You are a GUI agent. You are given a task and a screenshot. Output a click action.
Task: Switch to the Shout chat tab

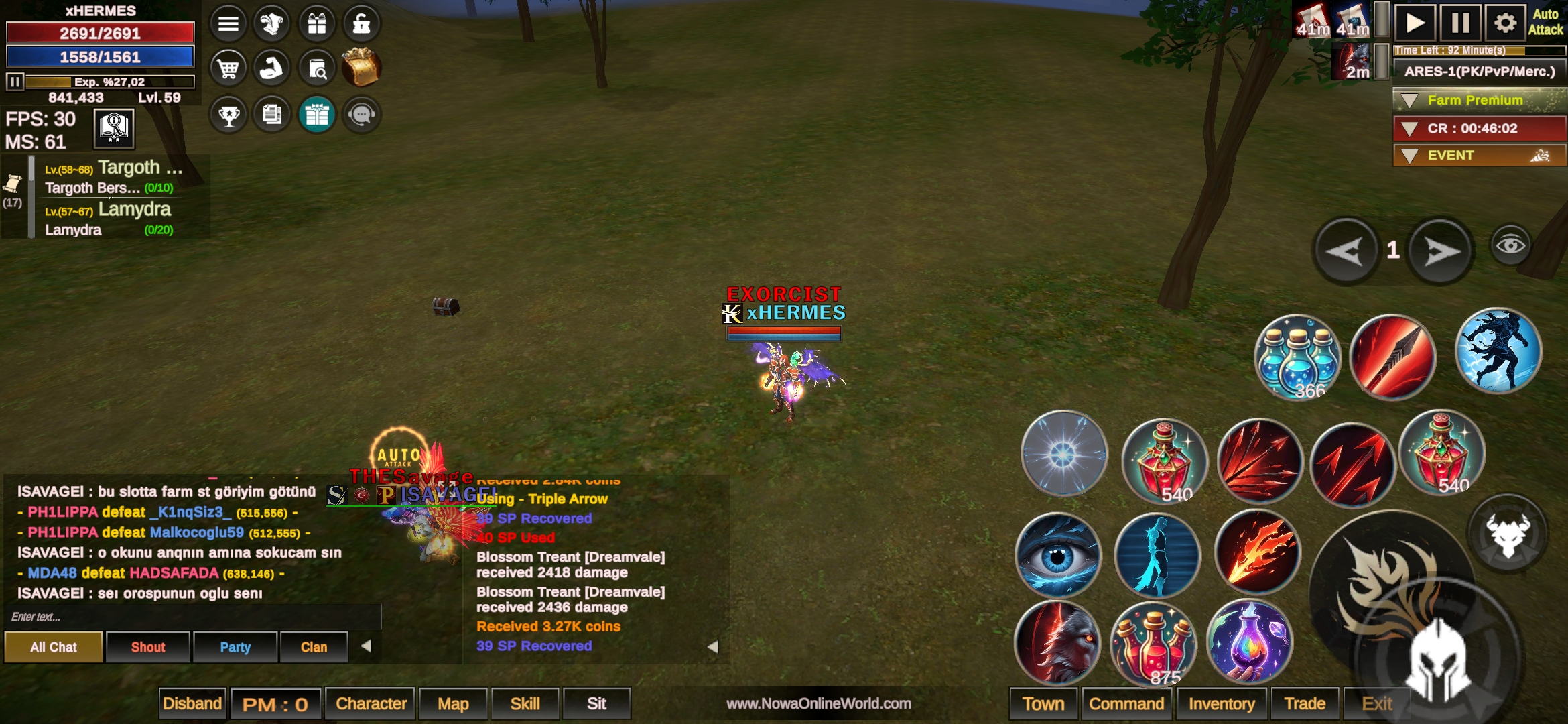tap(148, 648)
